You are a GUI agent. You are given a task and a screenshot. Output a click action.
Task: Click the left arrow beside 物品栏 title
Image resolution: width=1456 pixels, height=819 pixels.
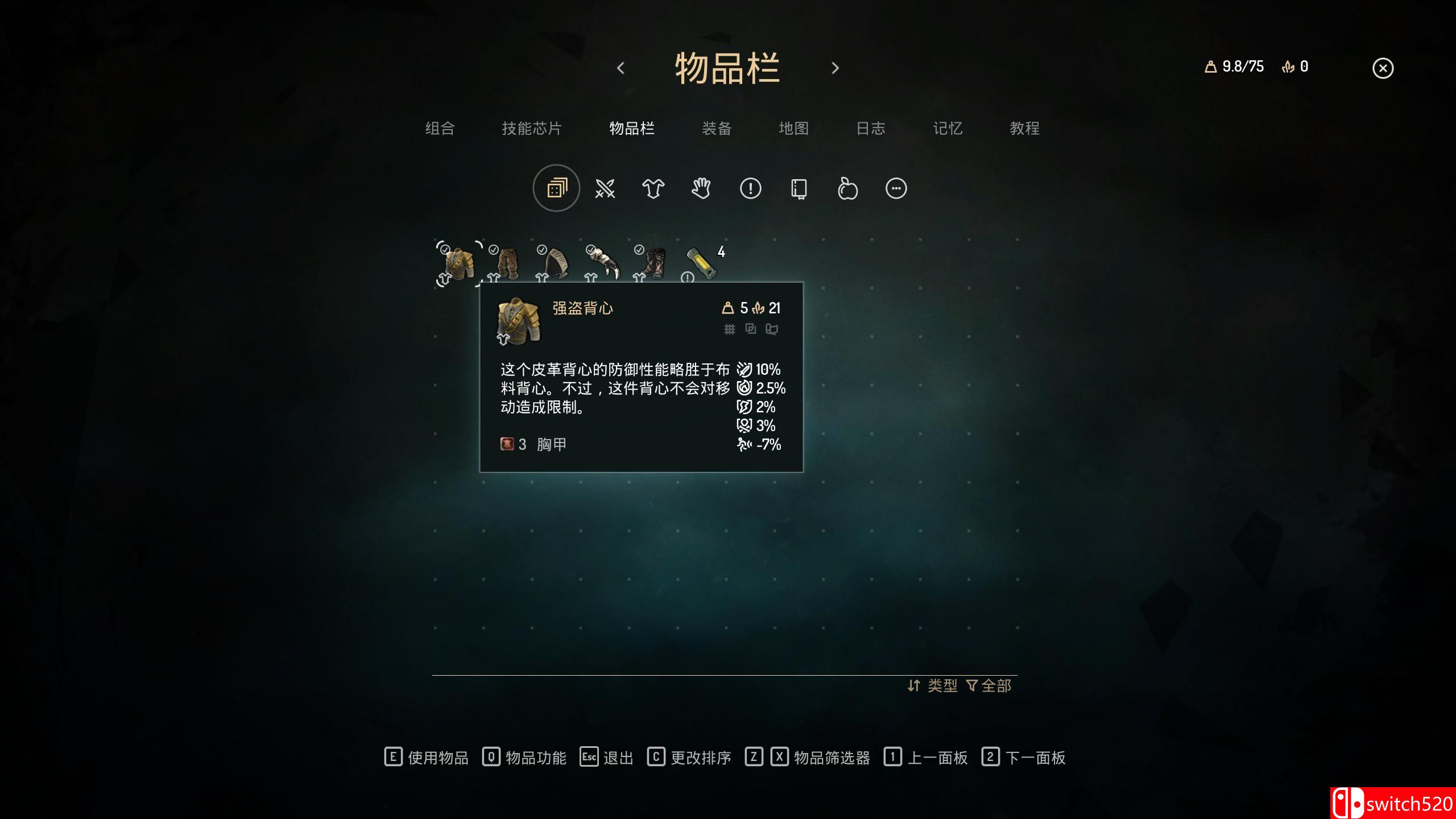621,67
